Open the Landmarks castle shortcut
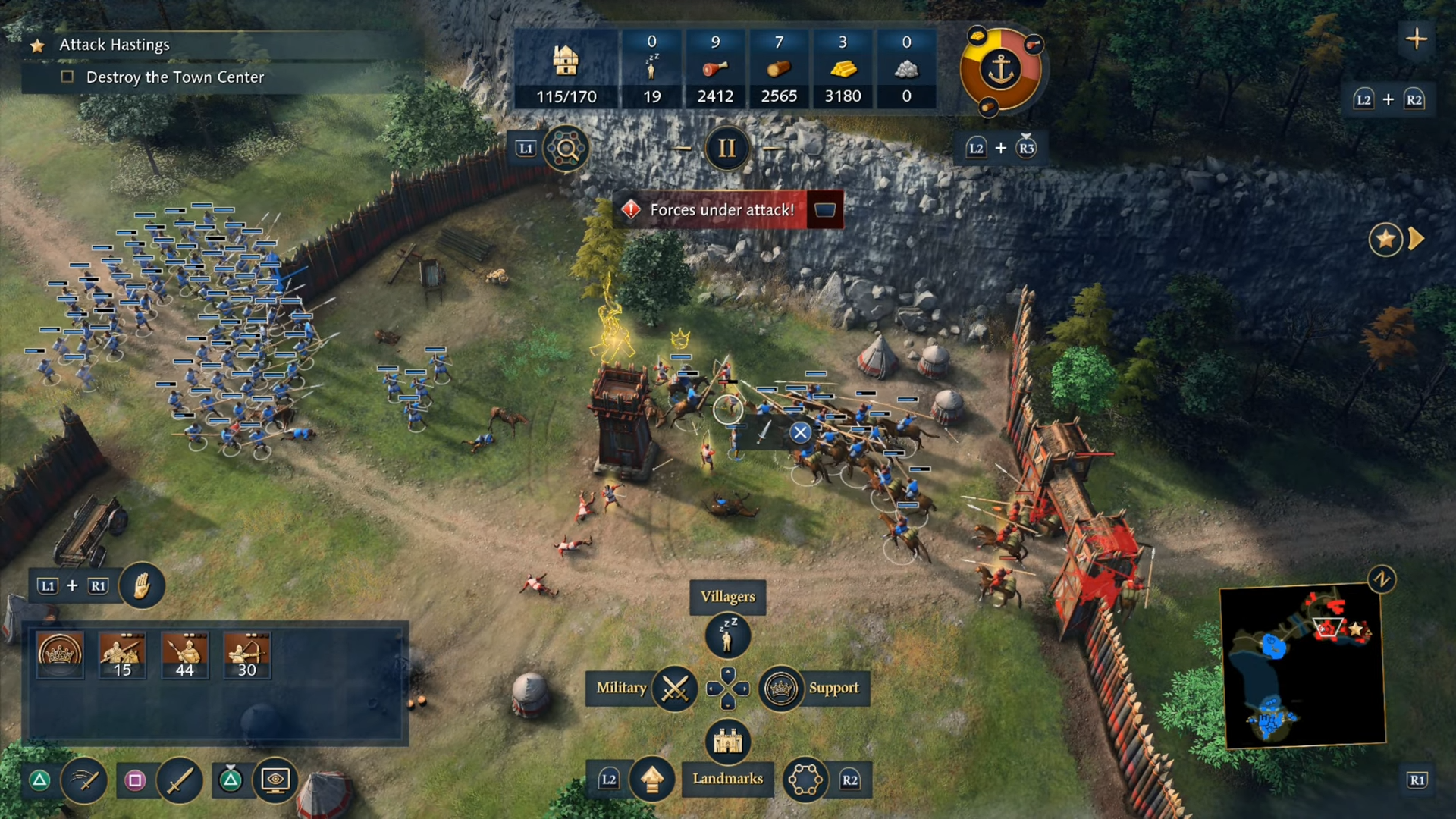This screenshot has height=819, width=1456. tap(727, 741)
